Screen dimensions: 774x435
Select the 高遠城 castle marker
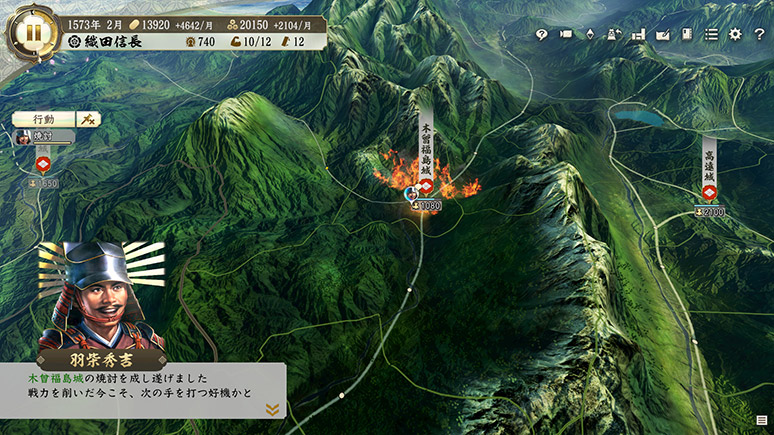click(709, 192)
